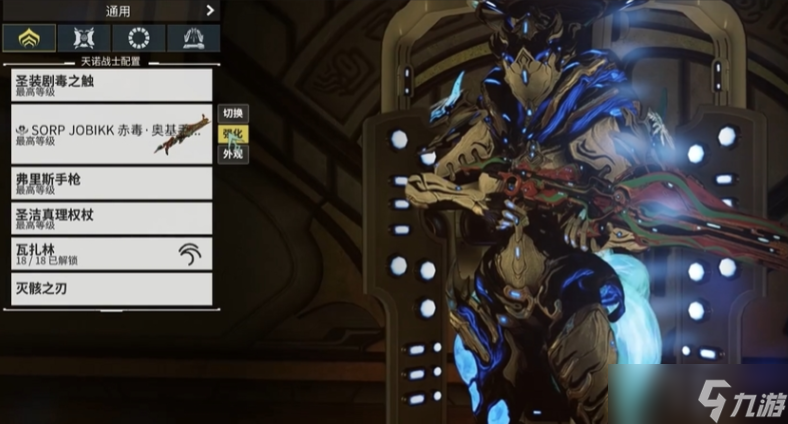
Task: Click the 切换 switch button
Action: pos(232,114)
